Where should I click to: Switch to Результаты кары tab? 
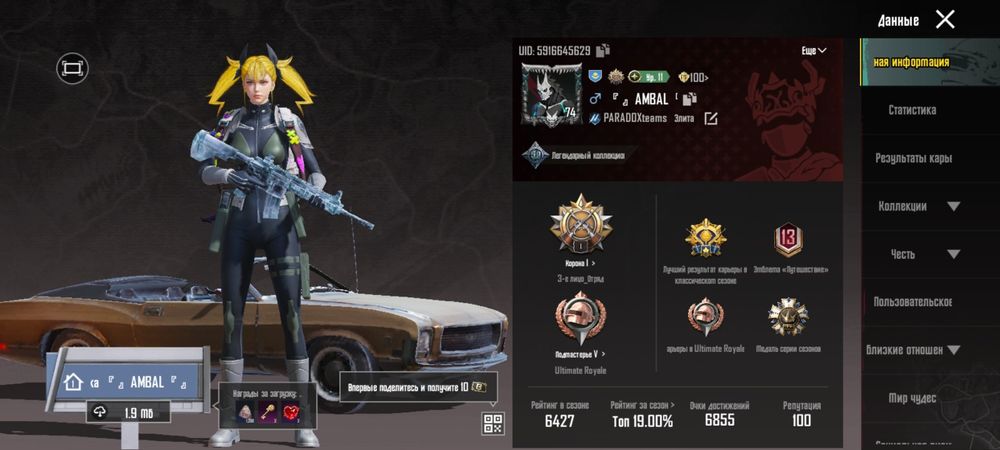[914, 158]
